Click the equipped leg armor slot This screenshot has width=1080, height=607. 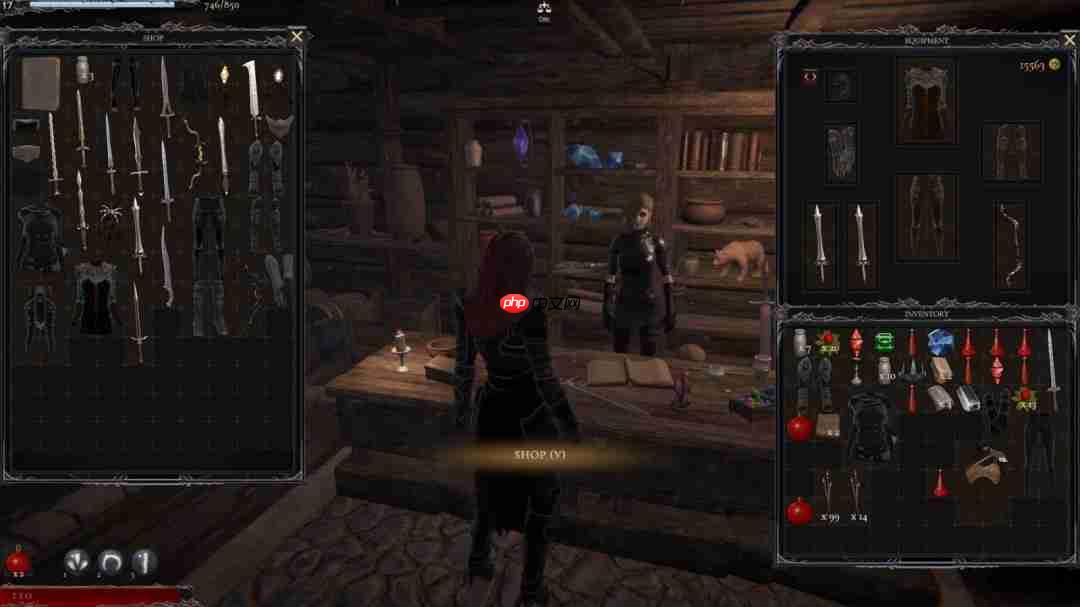pyautogui.click(x=925, y=215)
